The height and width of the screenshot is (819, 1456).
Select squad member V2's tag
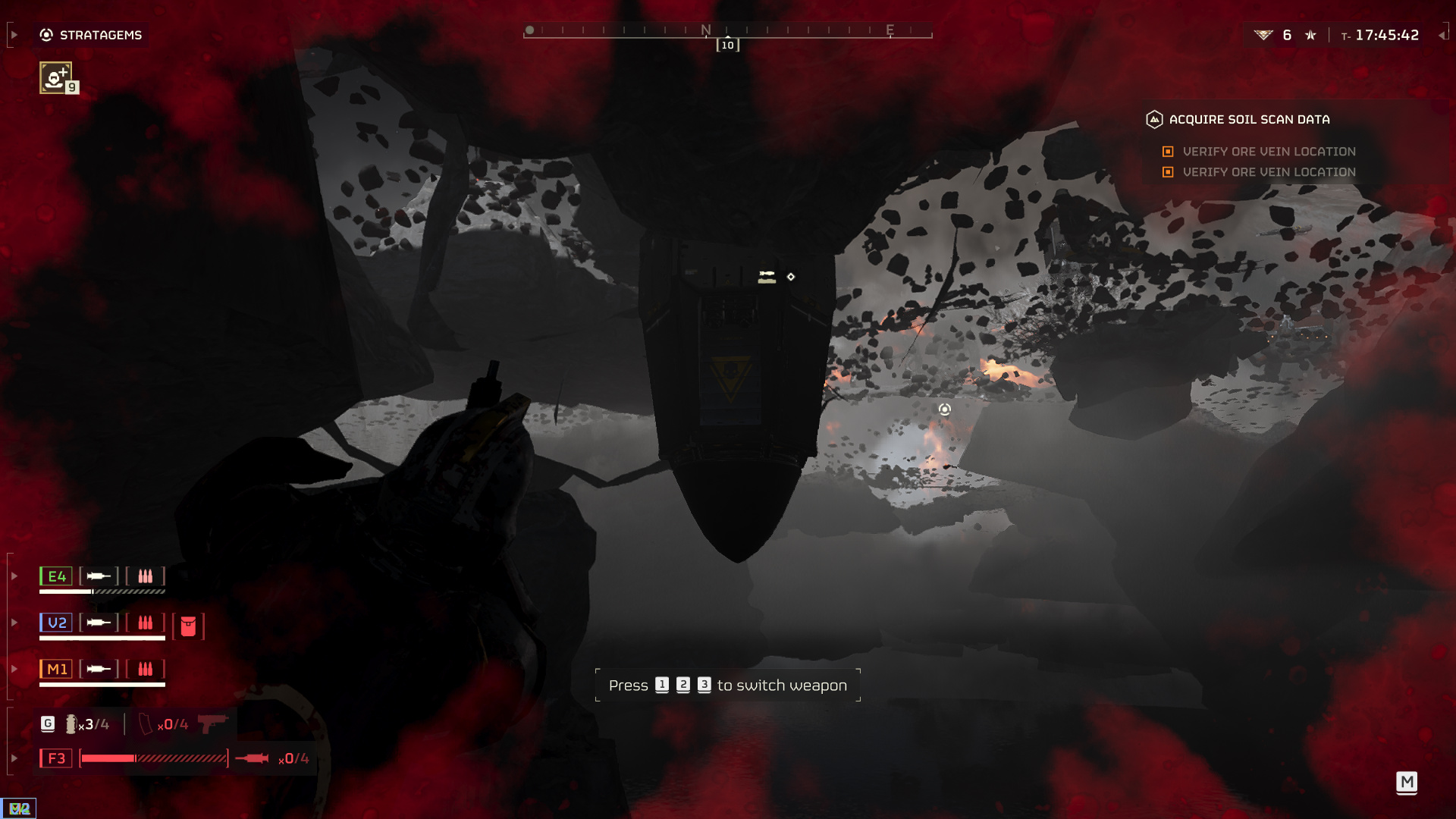tap(56, 623)
